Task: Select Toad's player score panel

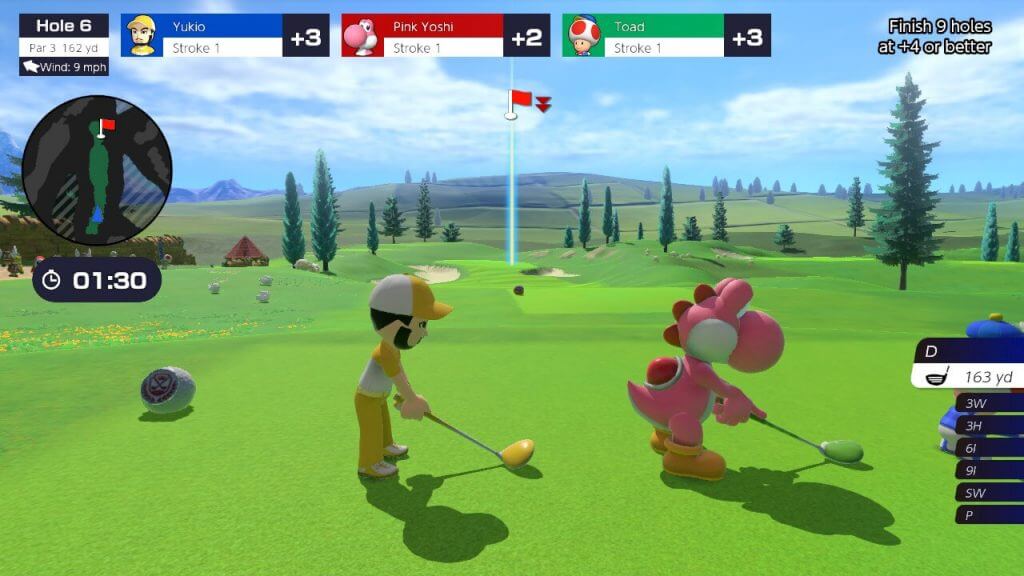Action: pyautogui.click(x=666, y=36)
